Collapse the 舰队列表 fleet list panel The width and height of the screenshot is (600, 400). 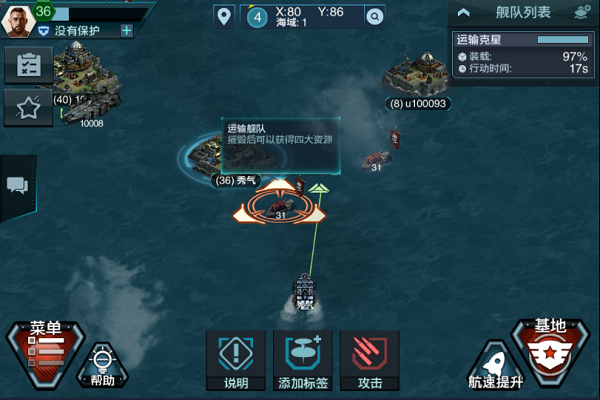(x=462, y=13)
